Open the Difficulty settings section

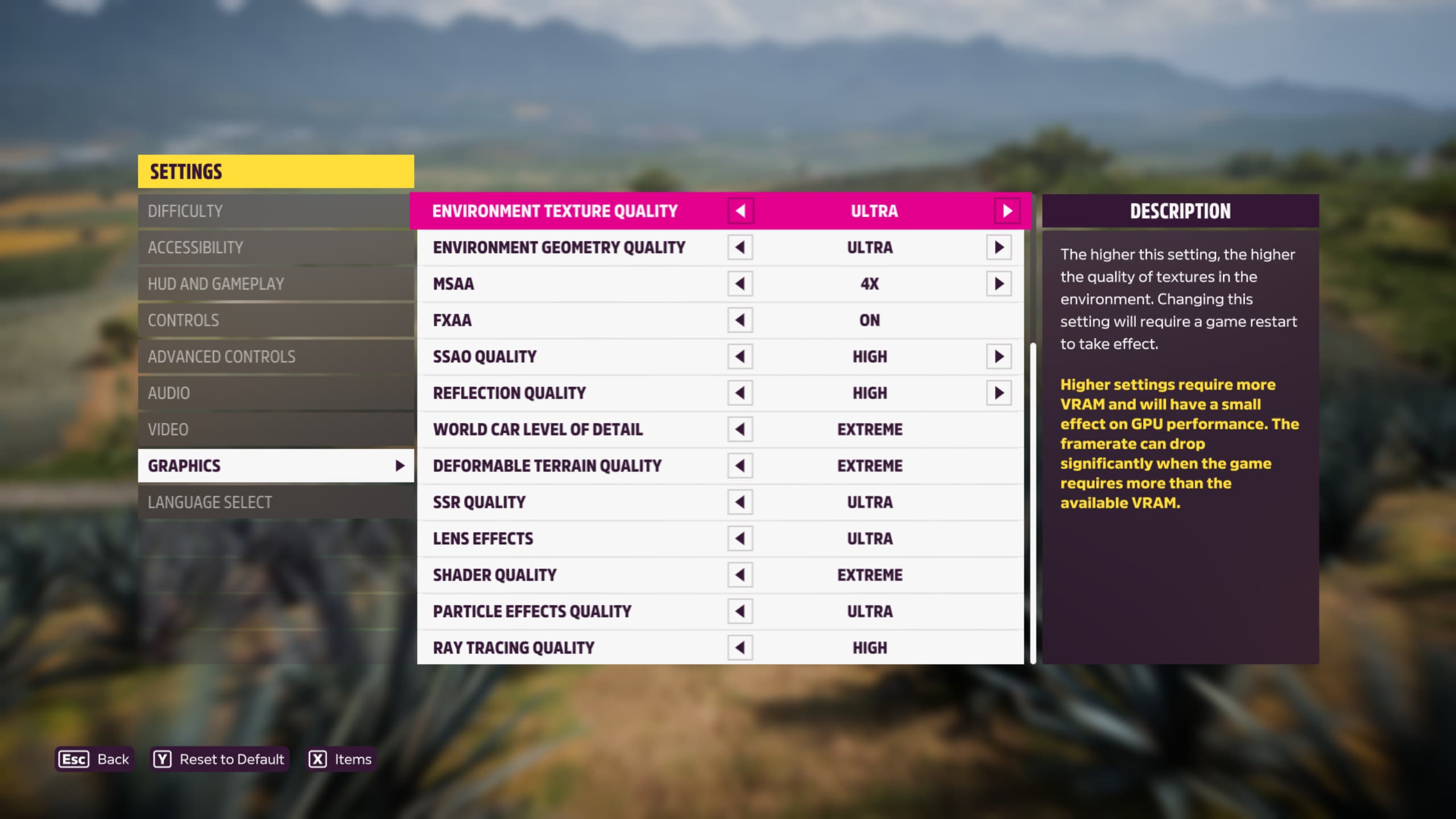point(276,211)
